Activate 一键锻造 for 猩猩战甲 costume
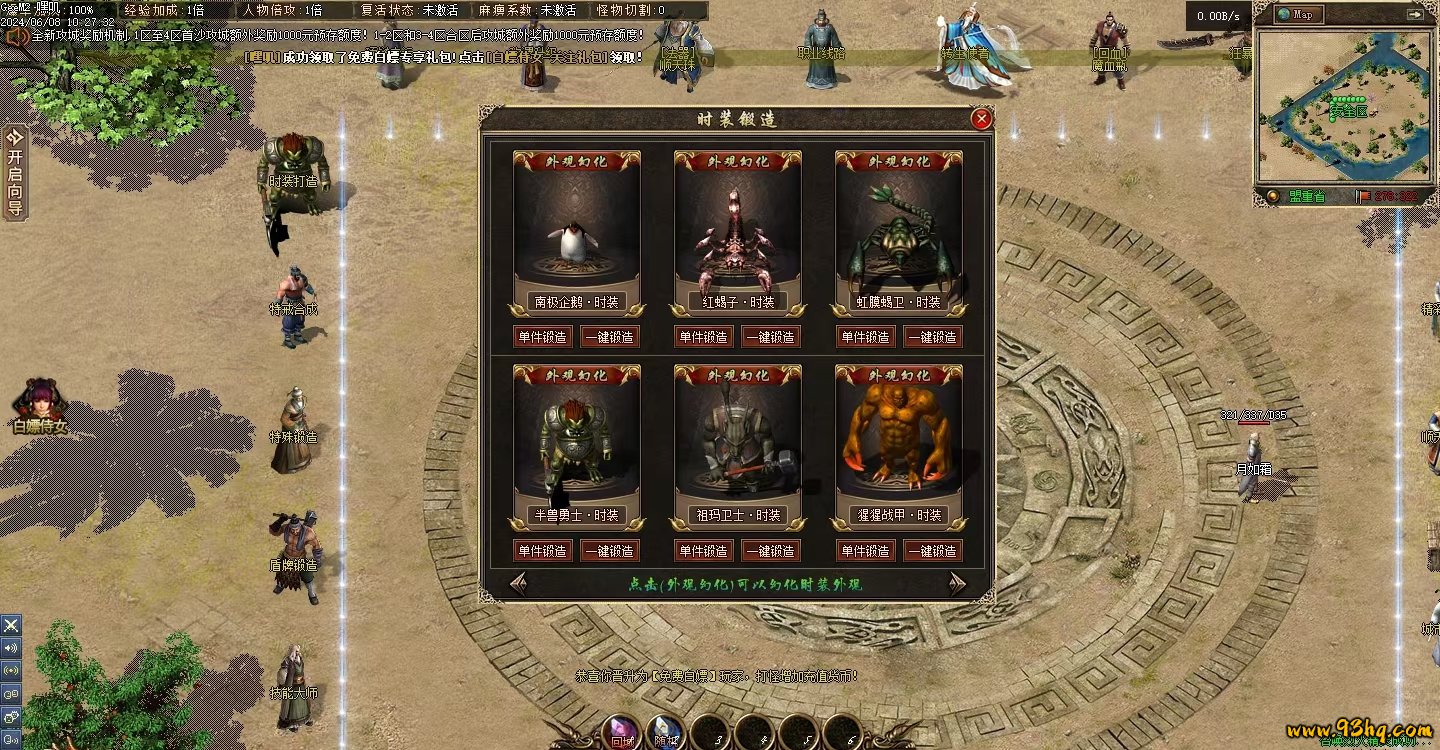 coord(933,551)
